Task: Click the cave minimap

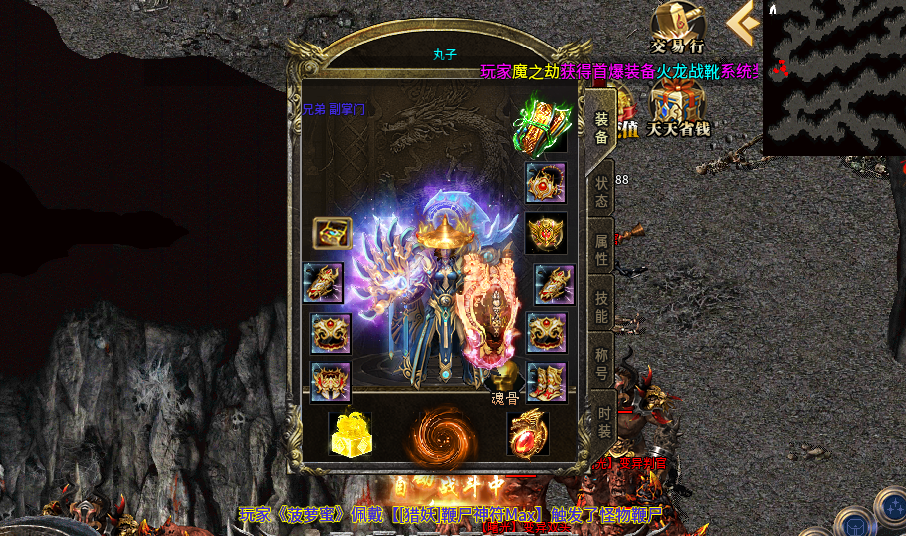Action: (x=834, y=75)
